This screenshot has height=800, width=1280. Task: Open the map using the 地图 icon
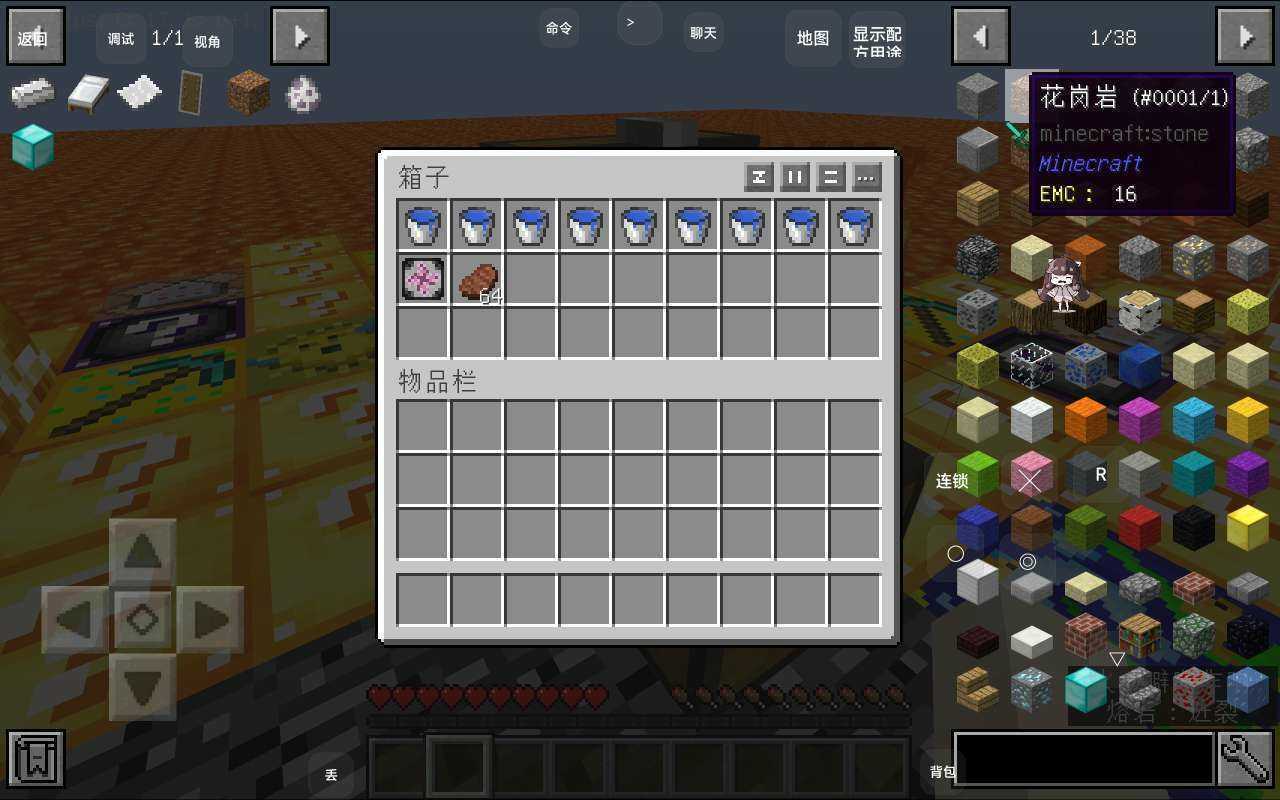(813, 38)
